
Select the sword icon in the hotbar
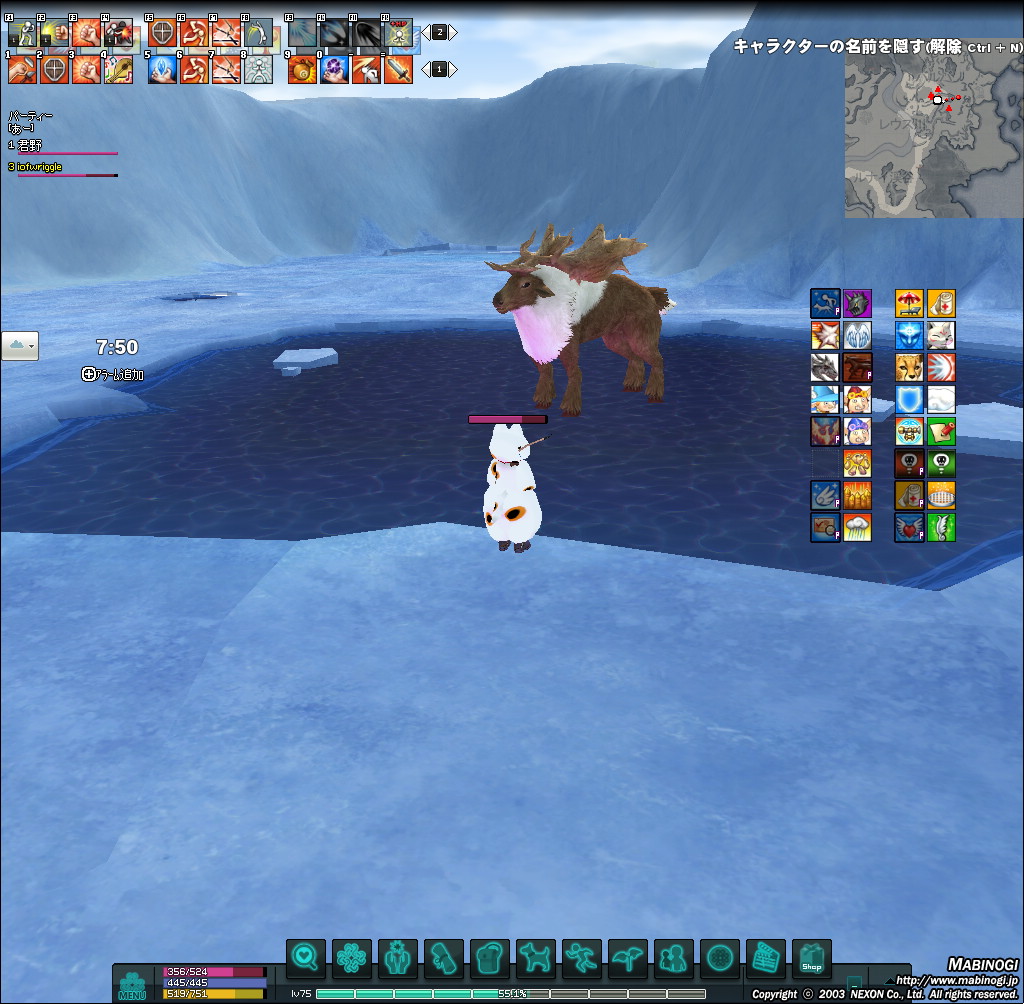point(398,70)
